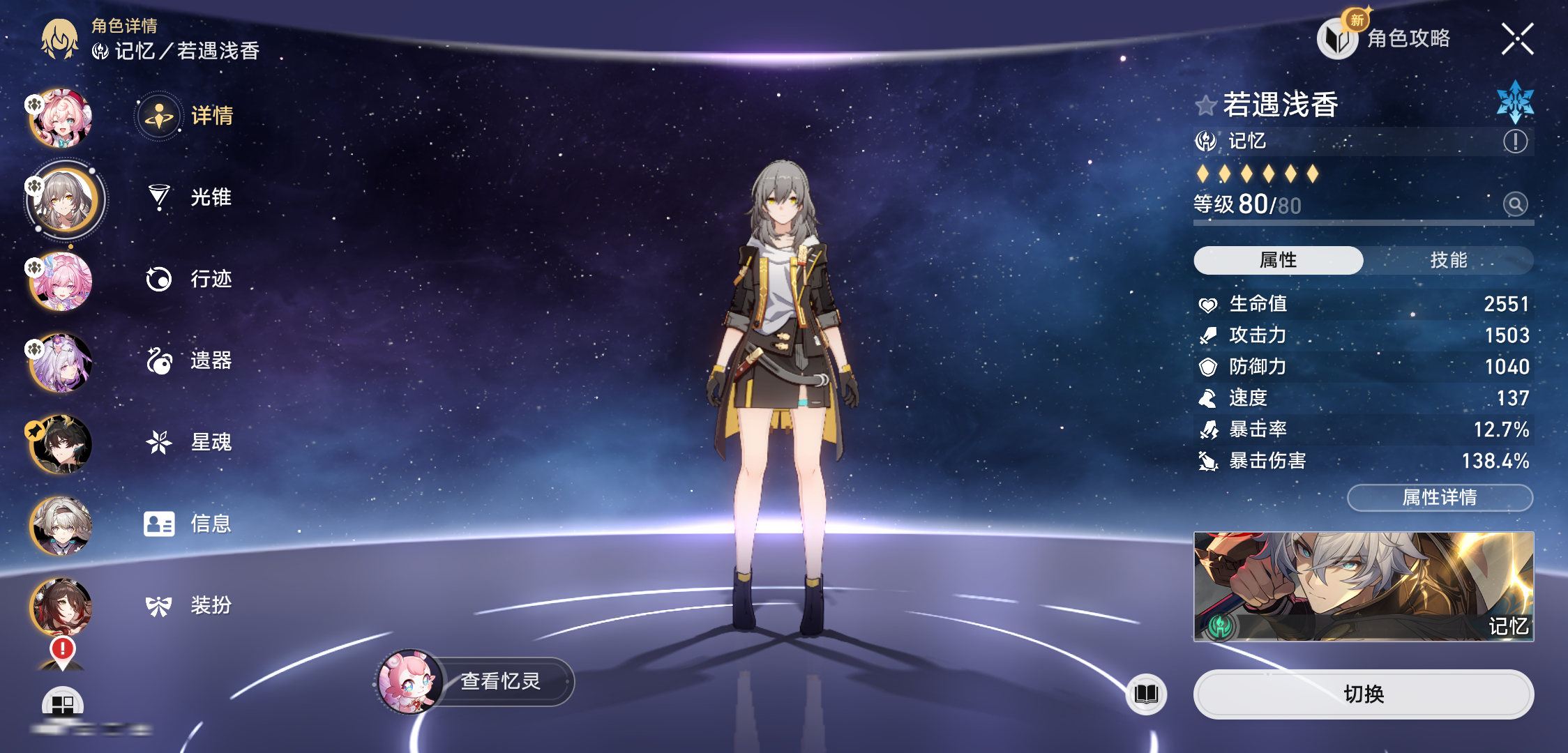1568x753 pixels.
Task: Open the path info exclamation icon
Action: tap(1515, 142)
